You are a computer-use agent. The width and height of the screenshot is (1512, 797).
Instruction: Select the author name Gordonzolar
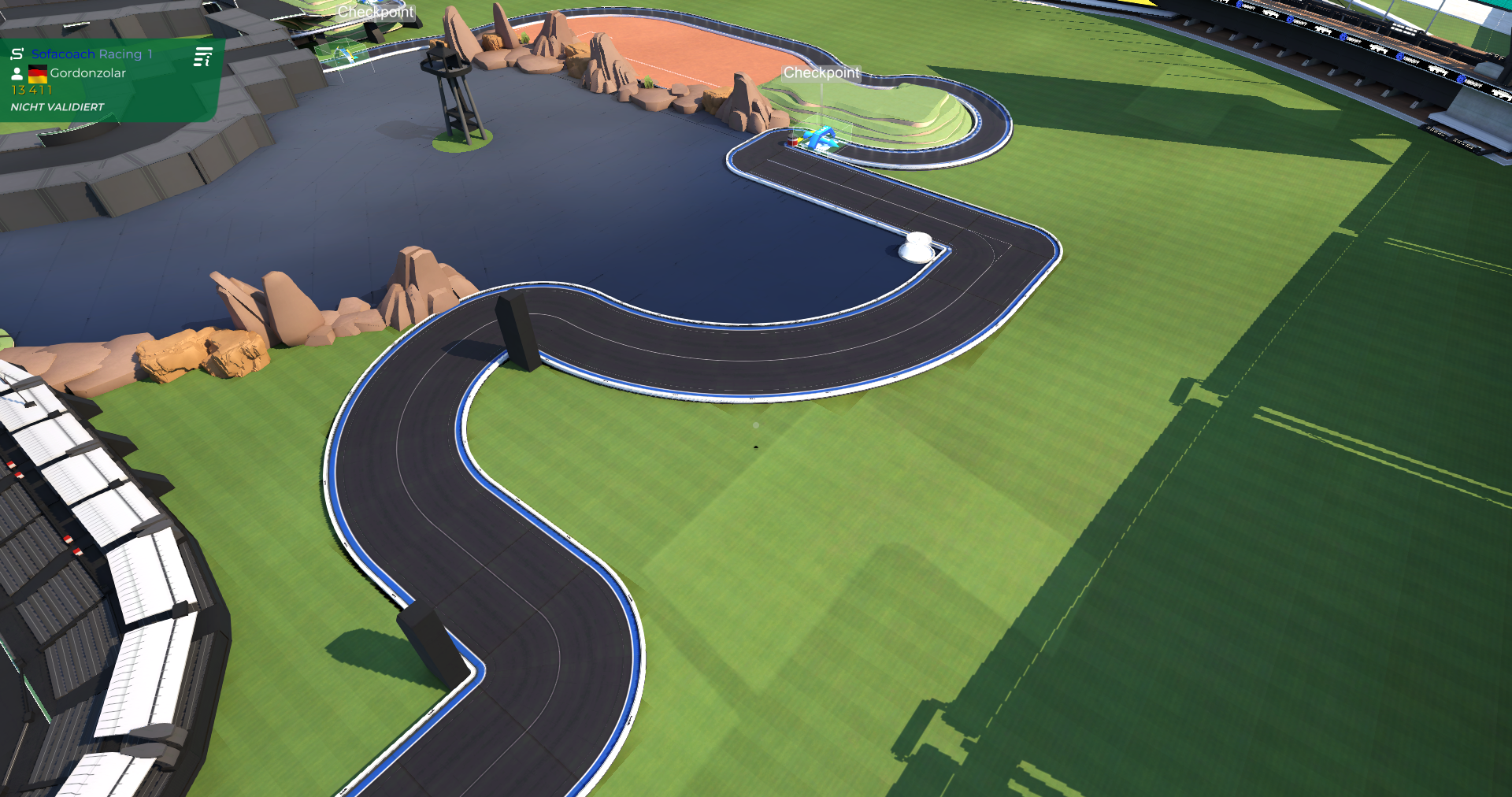[87, 73]
